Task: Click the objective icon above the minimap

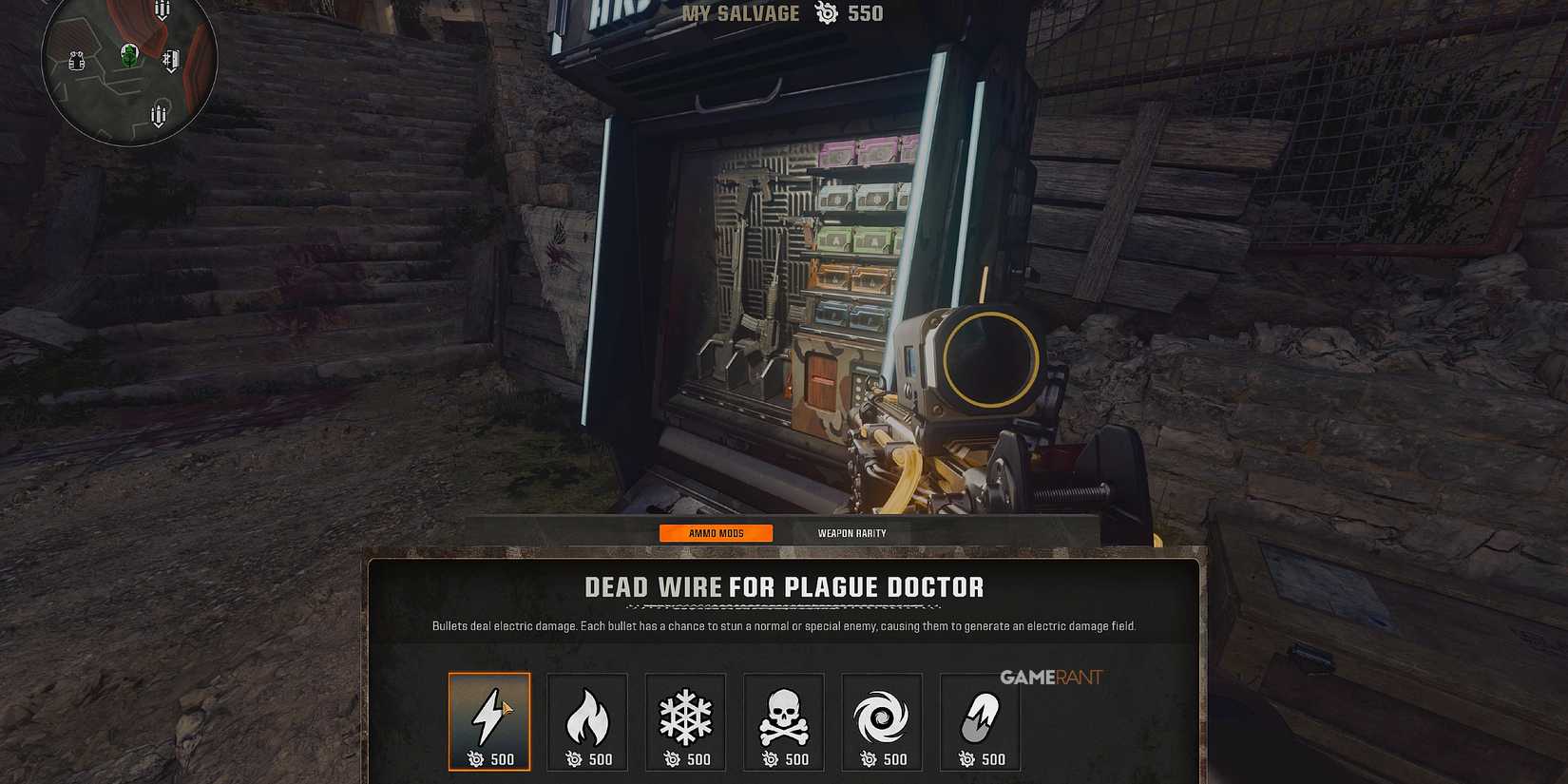Action: [161, 10]
